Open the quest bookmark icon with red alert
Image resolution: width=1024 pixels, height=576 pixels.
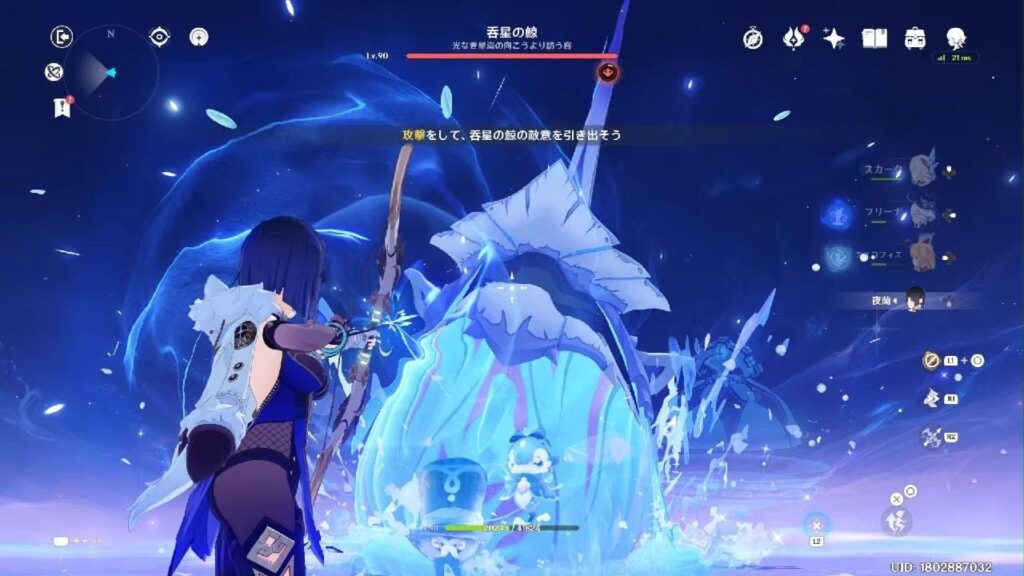[x=62, y=108]
